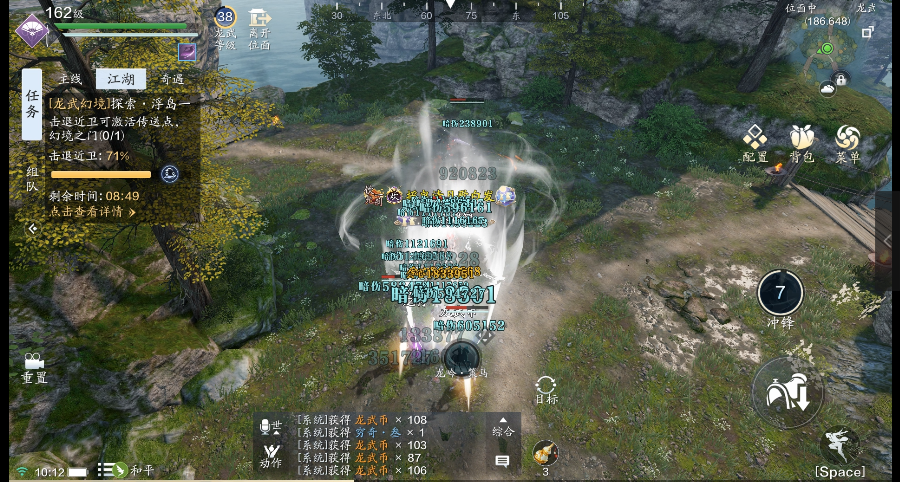
Task: Activate the 冲锋 charge skill
Action: point(780,295)
